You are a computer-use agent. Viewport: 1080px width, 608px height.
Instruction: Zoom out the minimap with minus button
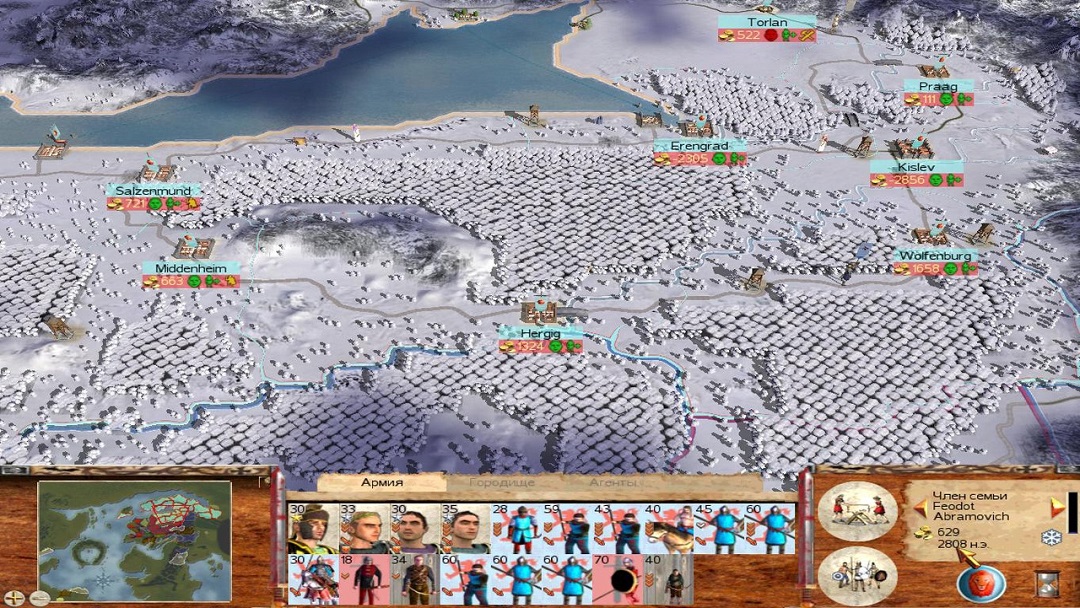[41, 598]
